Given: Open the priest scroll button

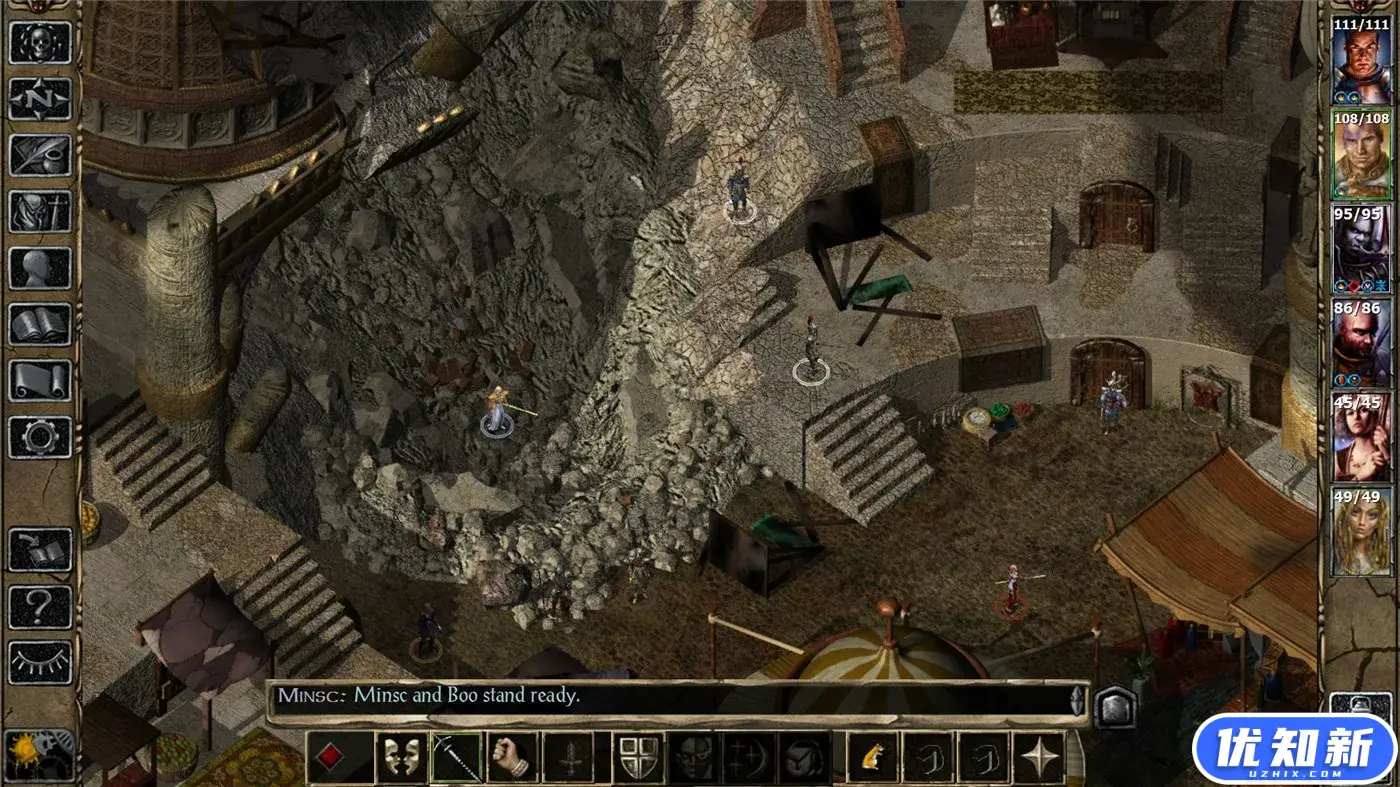Looking at the screenshot, I should (x=40, y=380).
